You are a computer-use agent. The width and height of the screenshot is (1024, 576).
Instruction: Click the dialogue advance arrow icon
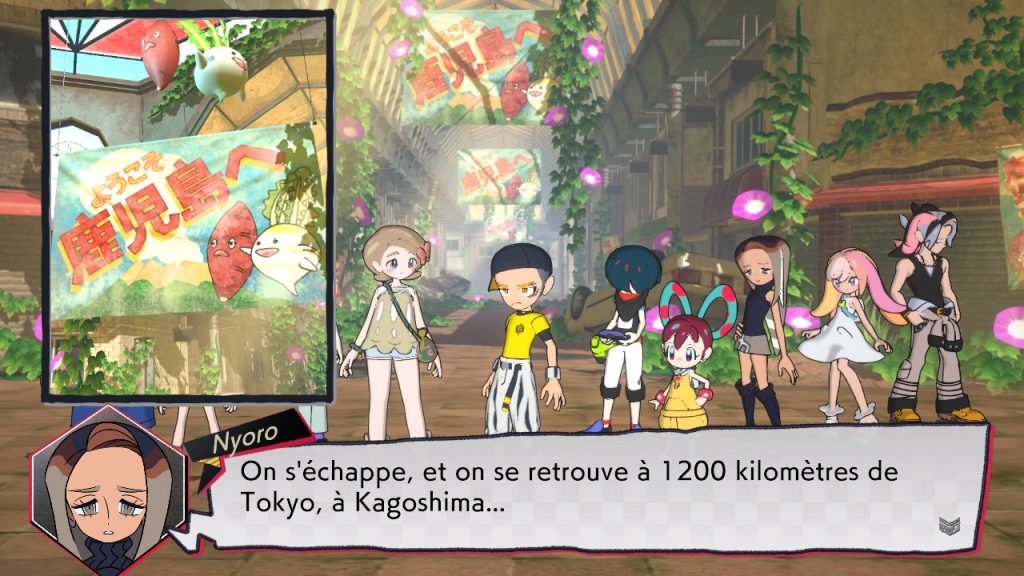(x=948, y=523)
